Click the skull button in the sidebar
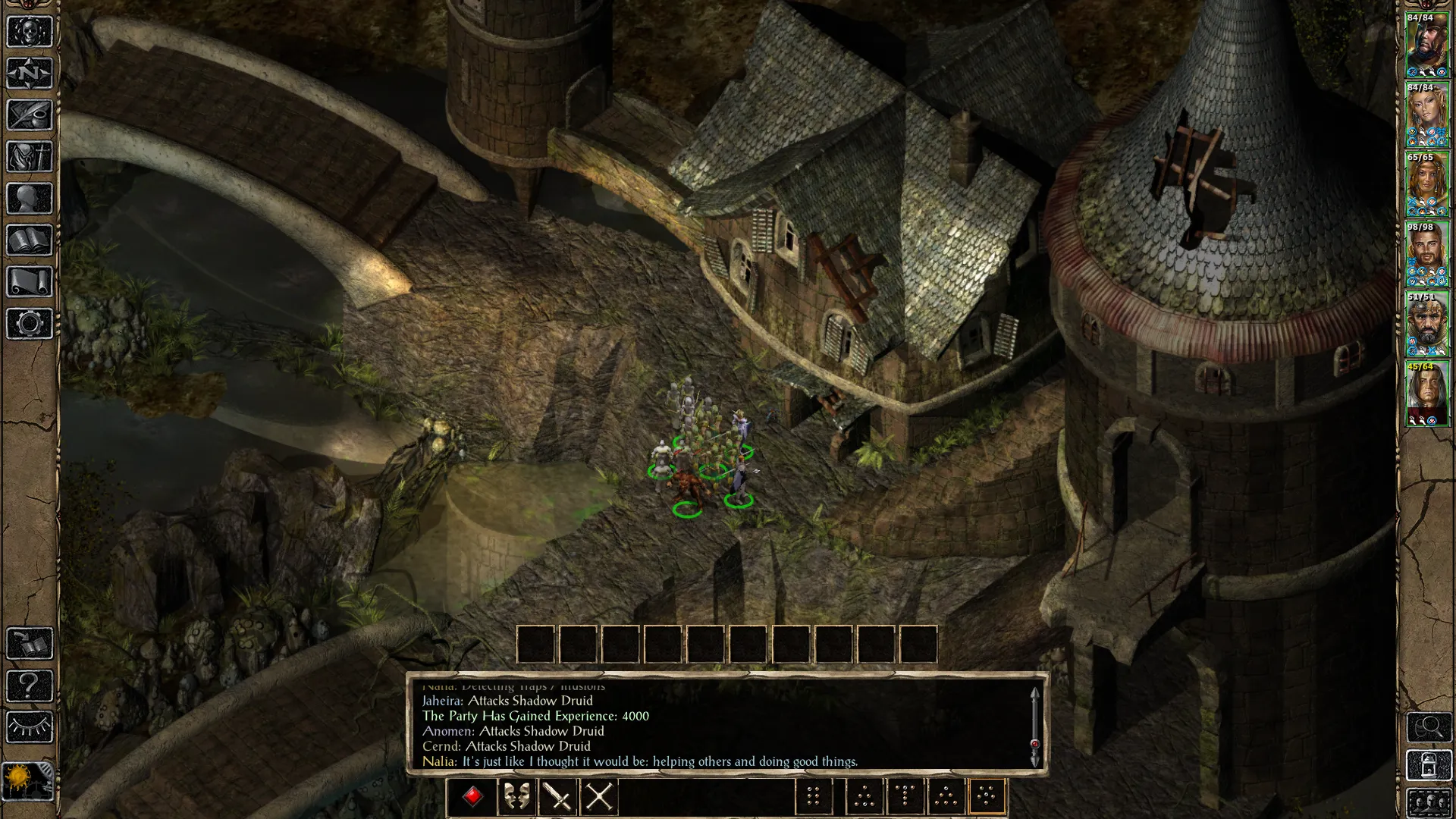The height and width of the screenshot is (819, 1456). click(30, 32)
